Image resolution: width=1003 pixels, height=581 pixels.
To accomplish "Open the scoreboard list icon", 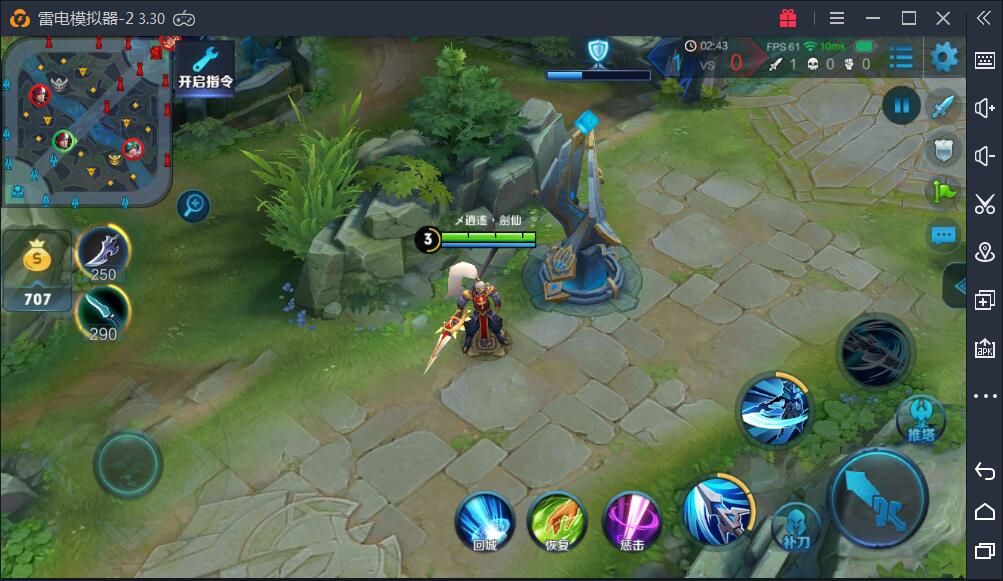I will [x=900, y=58].
